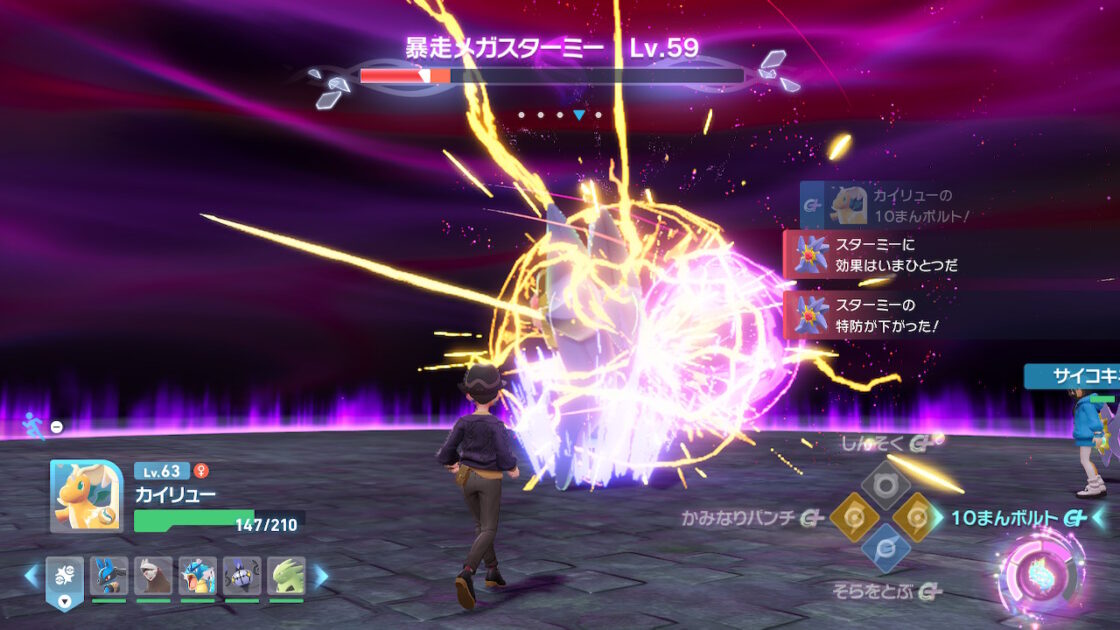Switch to Gyarados in the party bar
Viewport: 1120px width, 630px height.
197,576
